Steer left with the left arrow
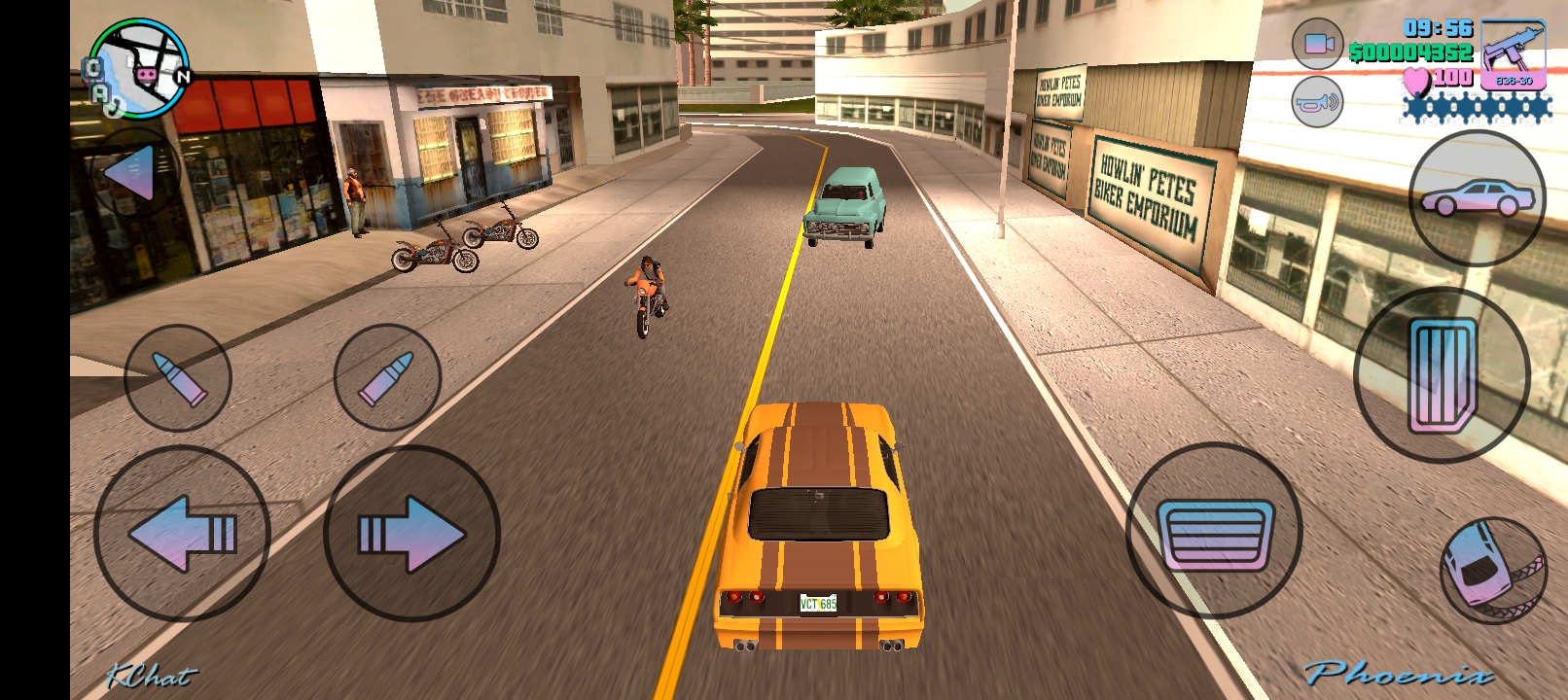The width and height of the screenshot is (1568, 700). pyautogui.click(x=182, y=533)
